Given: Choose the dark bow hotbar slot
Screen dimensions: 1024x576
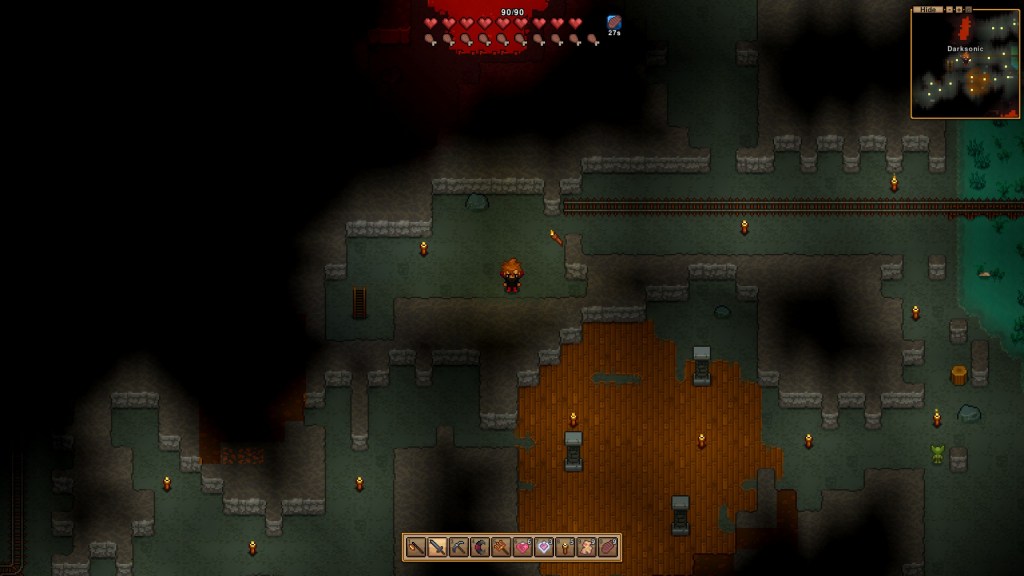Looking at the screenshot, I should [479, 547].
